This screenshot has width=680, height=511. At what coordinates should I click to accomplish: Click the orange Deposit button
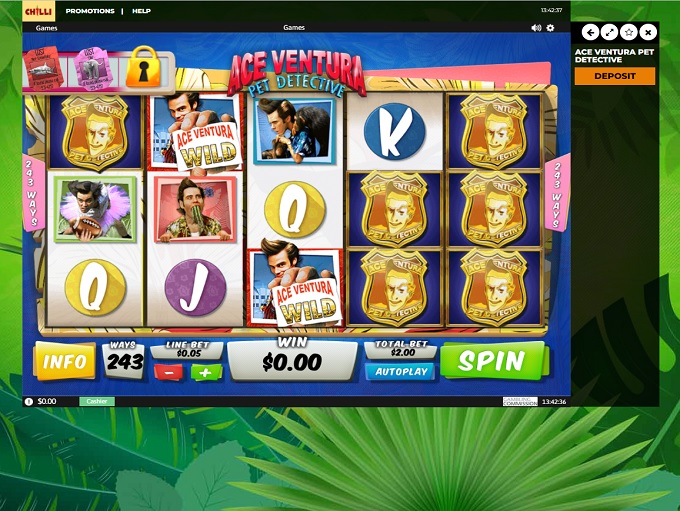(x=615, y=76)
